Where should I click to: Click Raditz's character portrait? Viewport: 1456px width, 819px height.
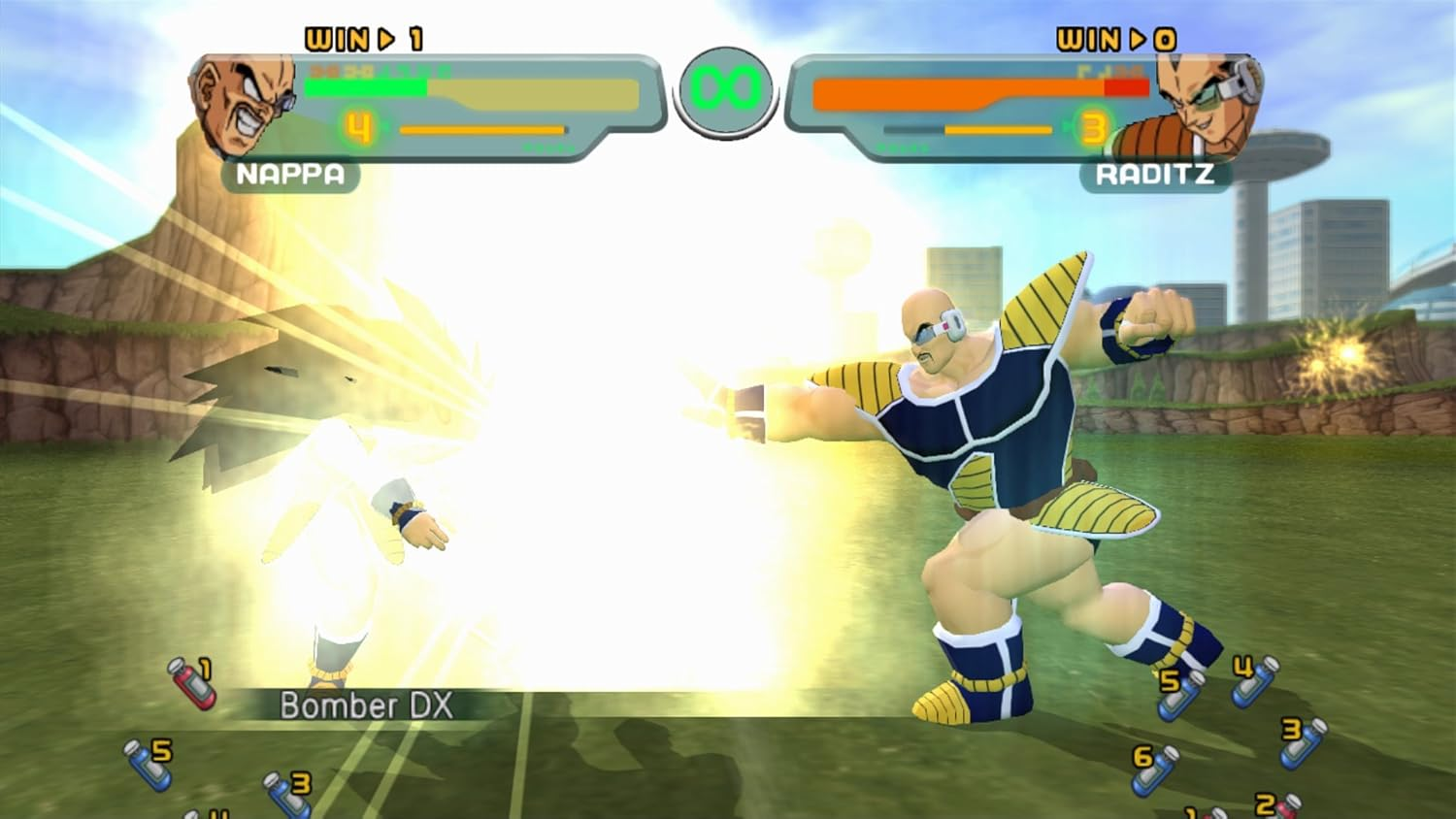pos(1204,97)
